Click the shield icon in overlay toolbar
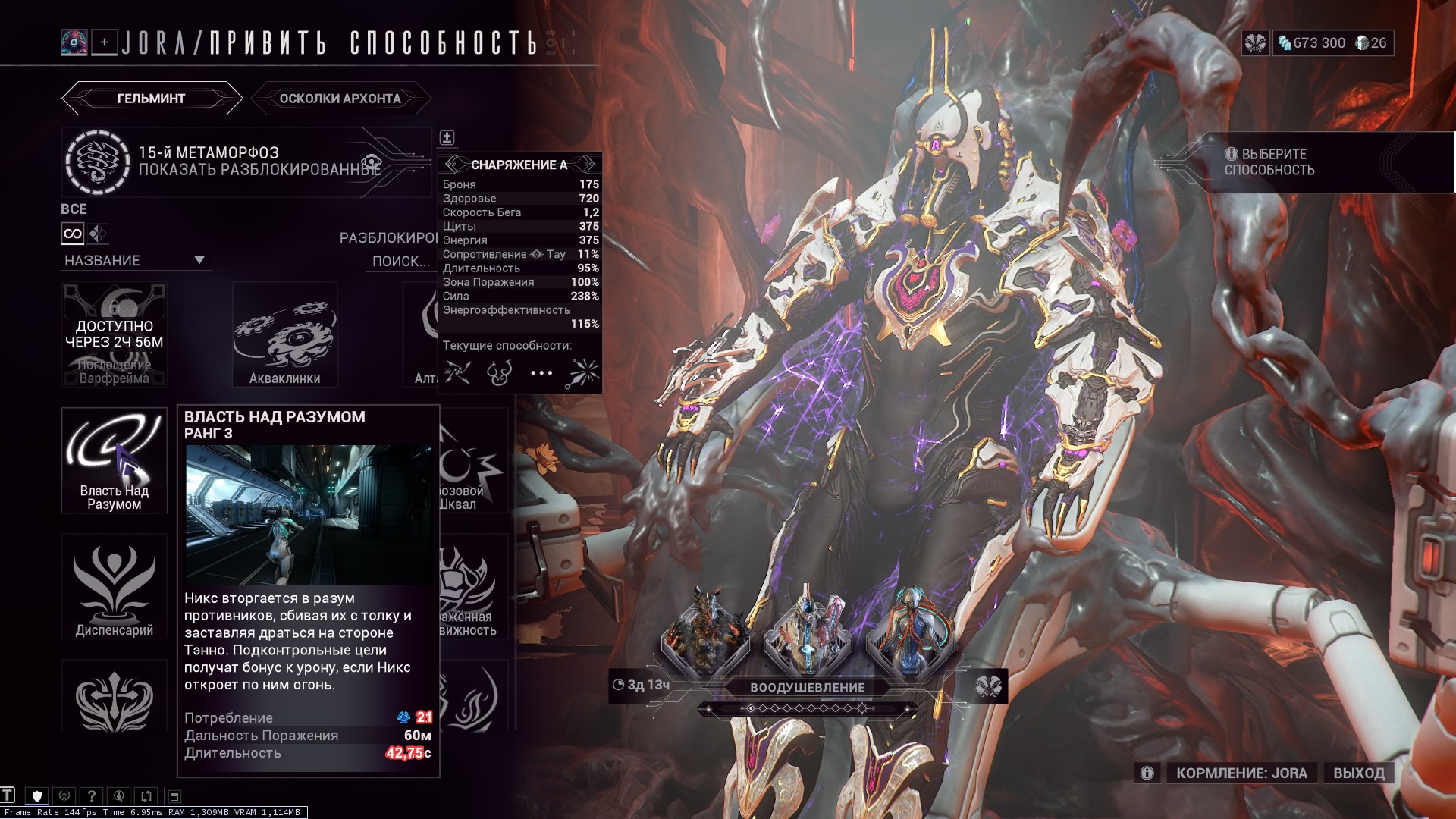 point(36,796)
